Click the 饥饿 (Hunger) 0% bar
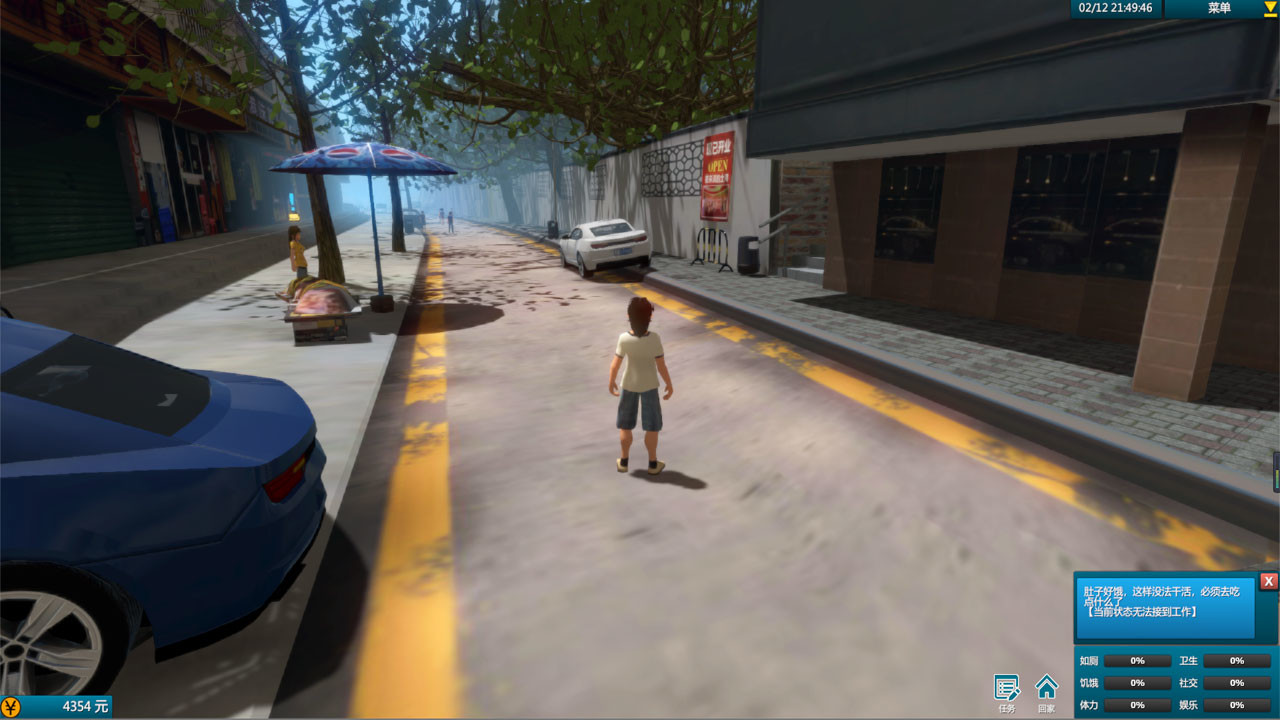Screen dimensions: 1280x720 (x=1138, y=682)
